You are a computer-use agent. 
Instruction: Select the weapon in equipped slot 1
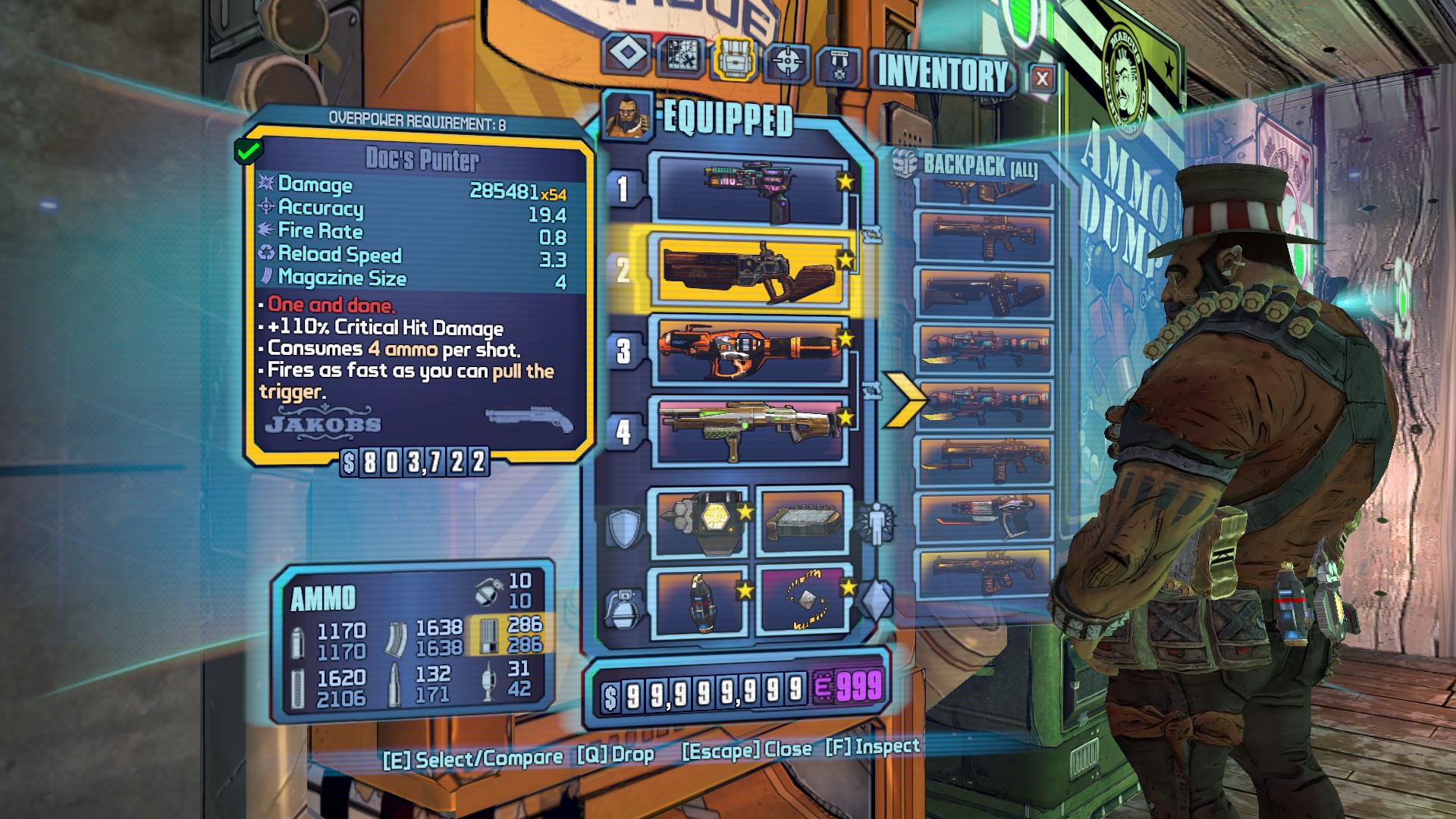751,190
